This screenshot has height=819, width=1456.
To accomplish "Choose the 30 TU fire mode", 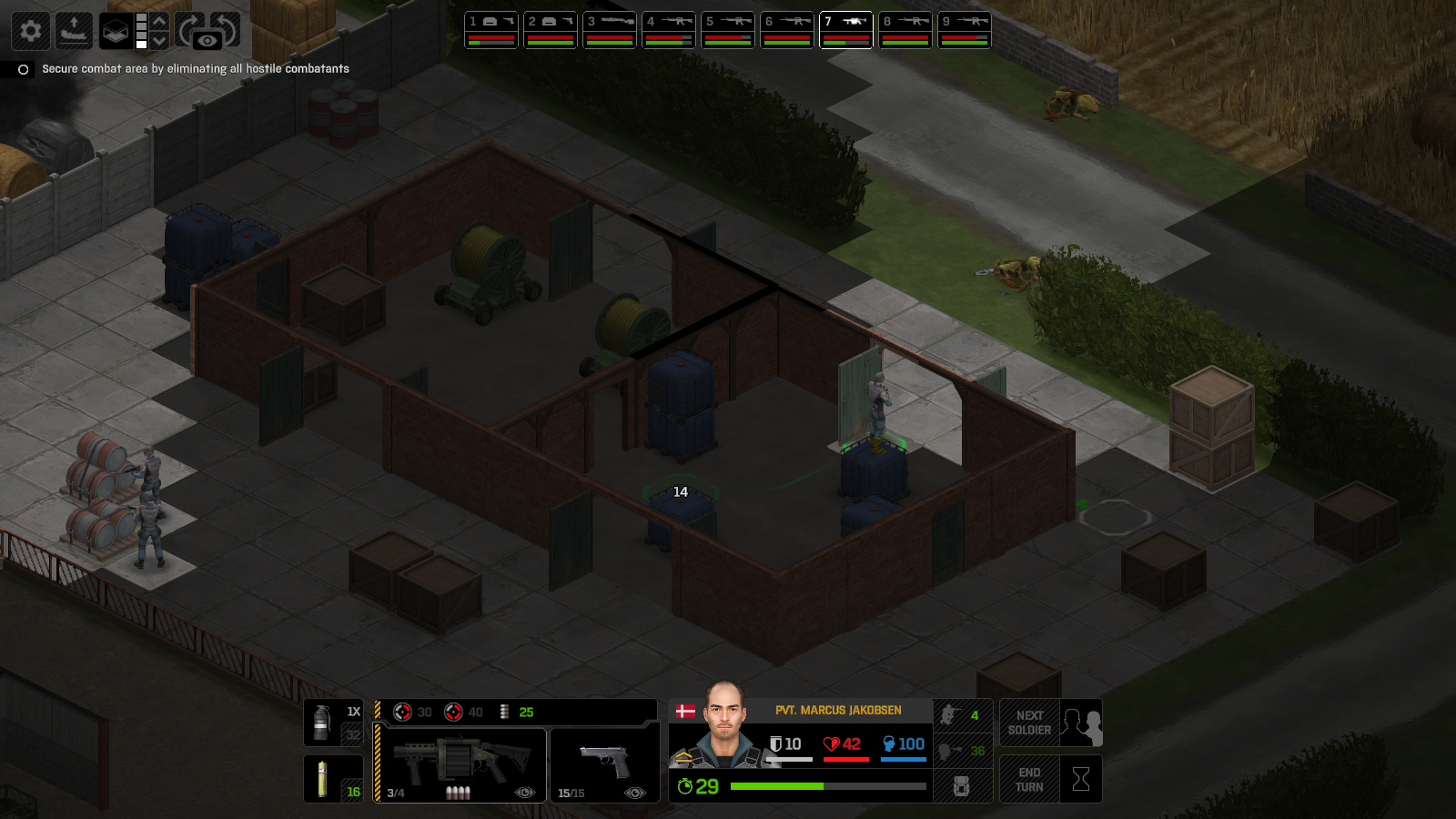I will click(x=412, y=712).
